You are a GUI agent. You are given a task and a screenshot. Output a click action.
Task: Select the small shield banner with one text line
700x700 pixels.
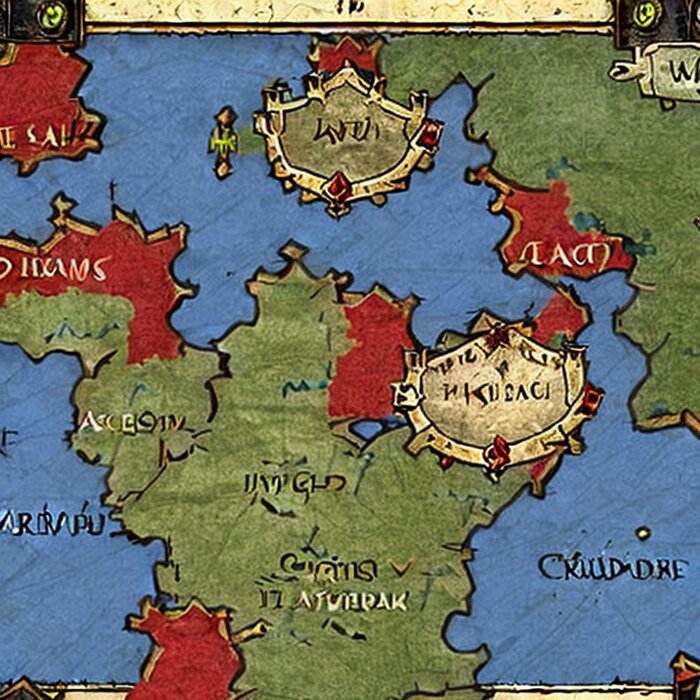point(345,133)
